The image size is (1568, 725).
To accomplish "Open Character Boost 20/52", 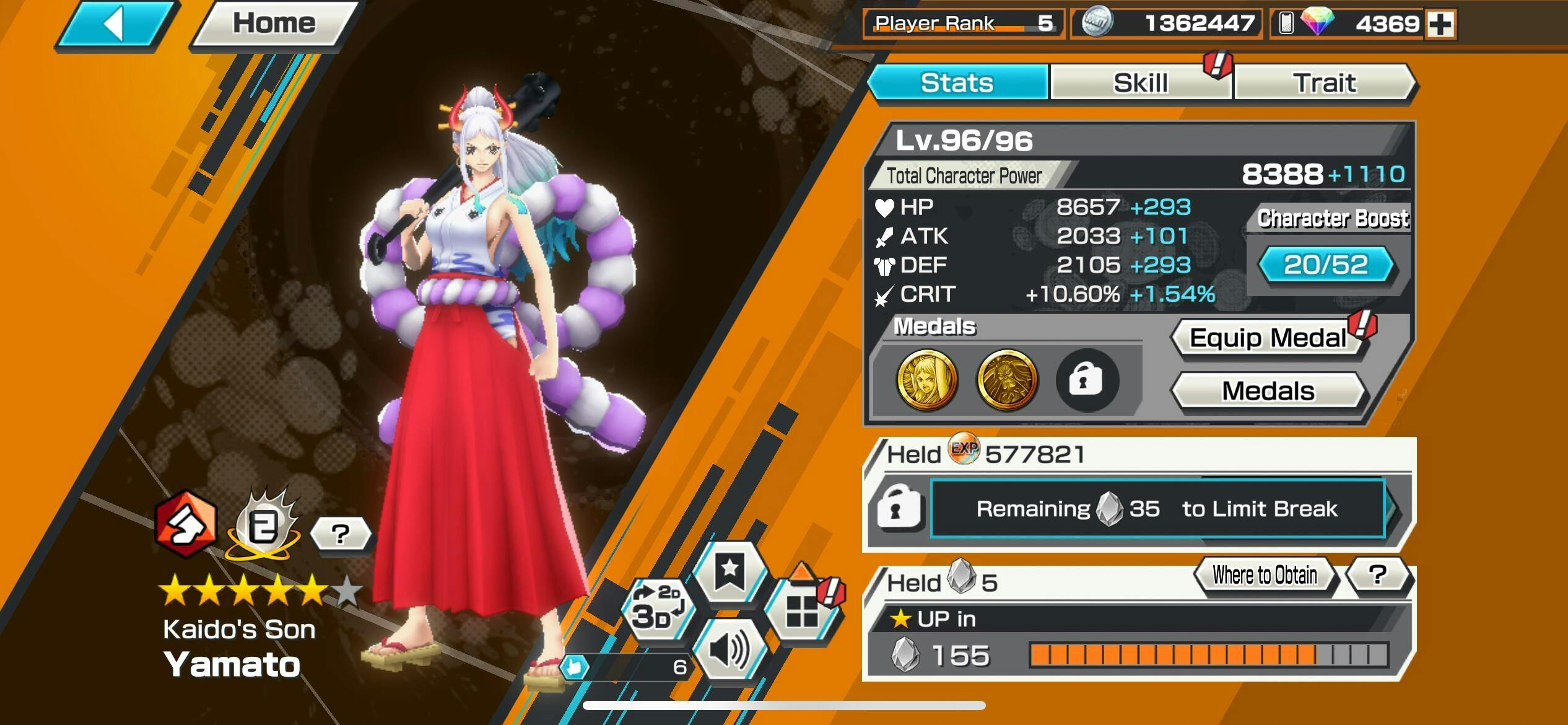I will click(x=1326, y=265).
